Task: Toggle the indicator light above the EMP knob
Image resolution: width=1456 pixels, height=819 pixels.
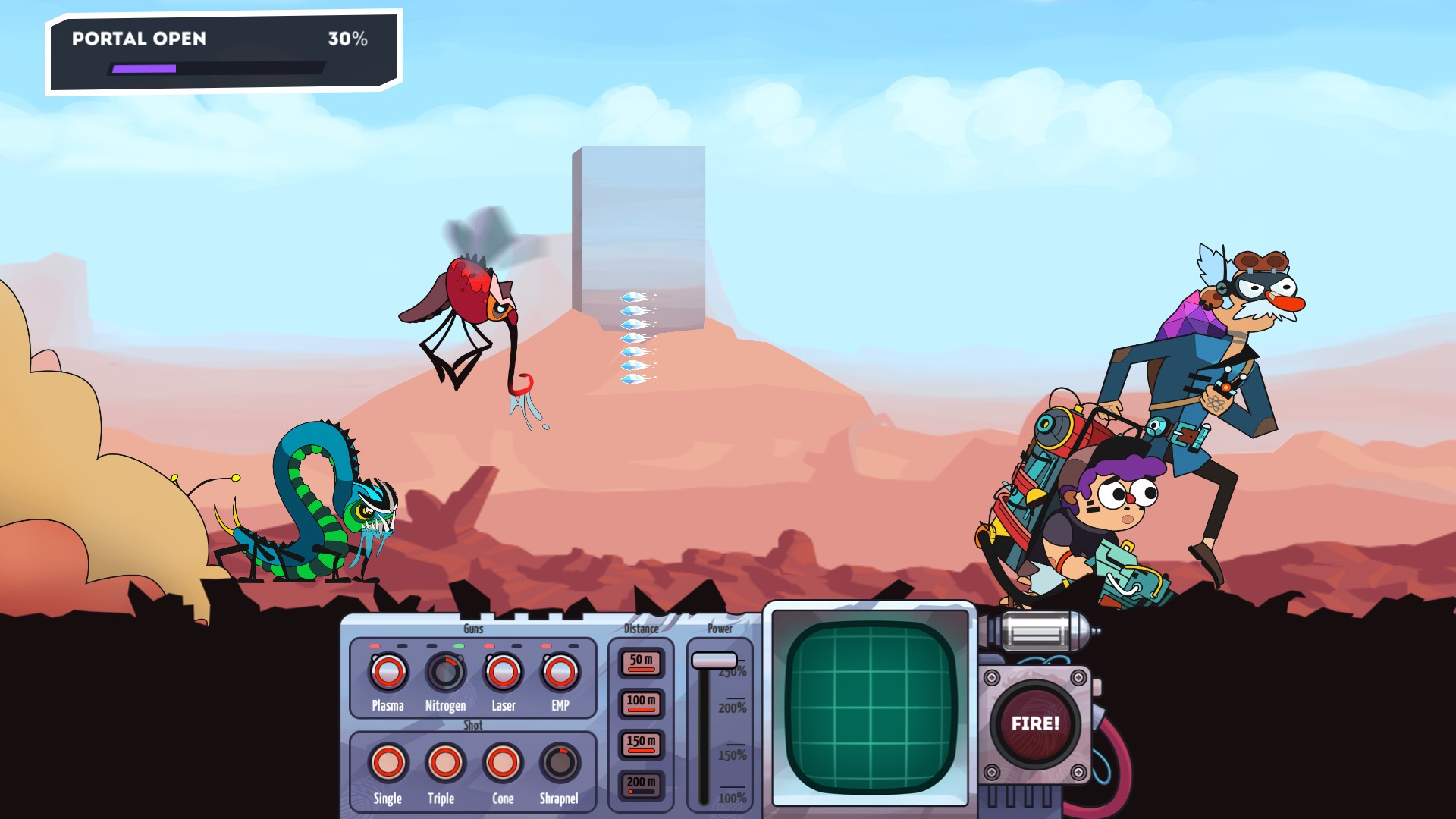Action: tap(547, 645)
